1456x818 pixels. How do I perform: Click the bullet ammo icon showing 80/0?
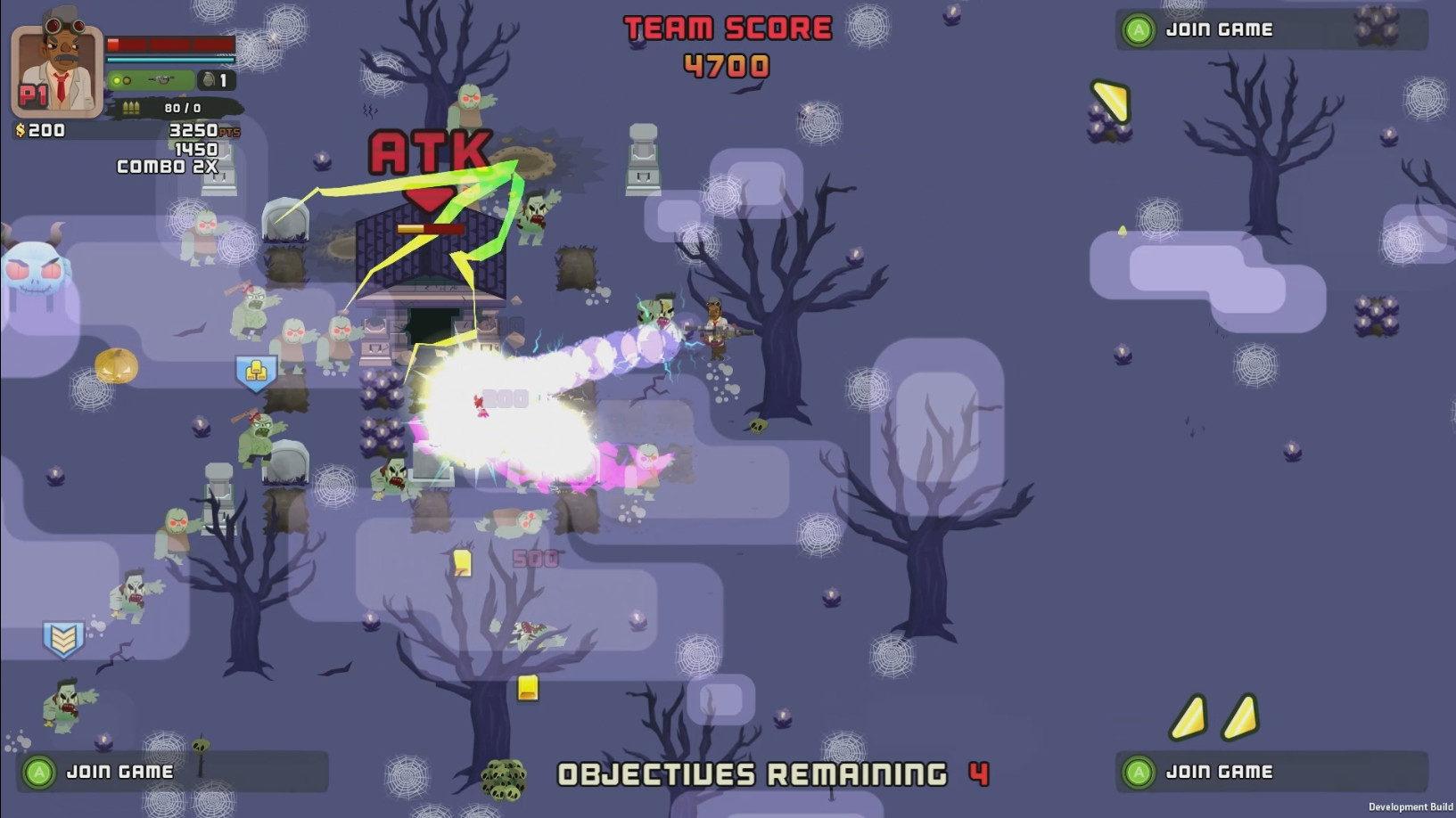(131, 107)
